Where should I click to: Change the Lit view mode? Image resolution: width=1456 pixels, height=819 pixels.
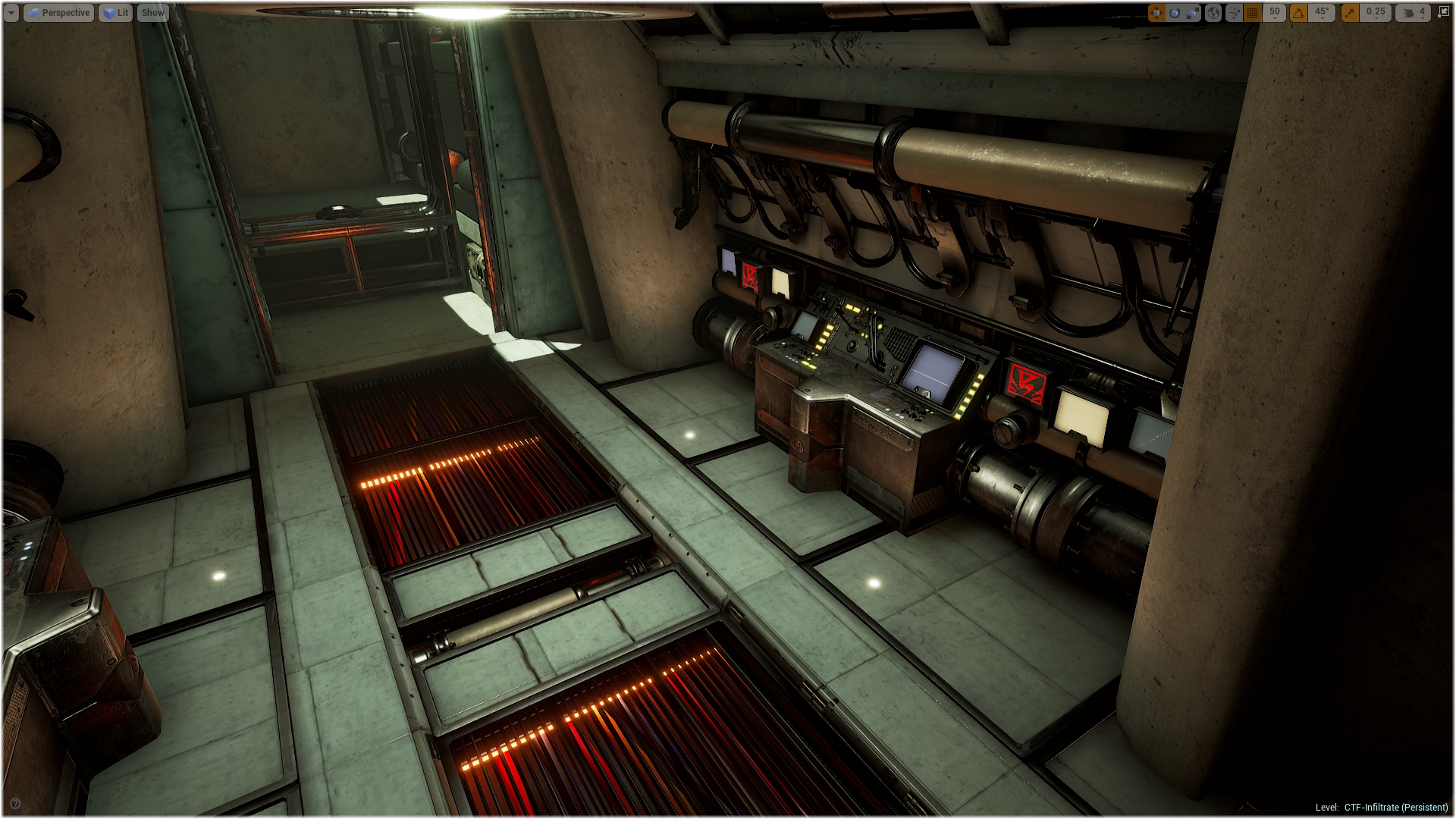click(x=115, y=13)
